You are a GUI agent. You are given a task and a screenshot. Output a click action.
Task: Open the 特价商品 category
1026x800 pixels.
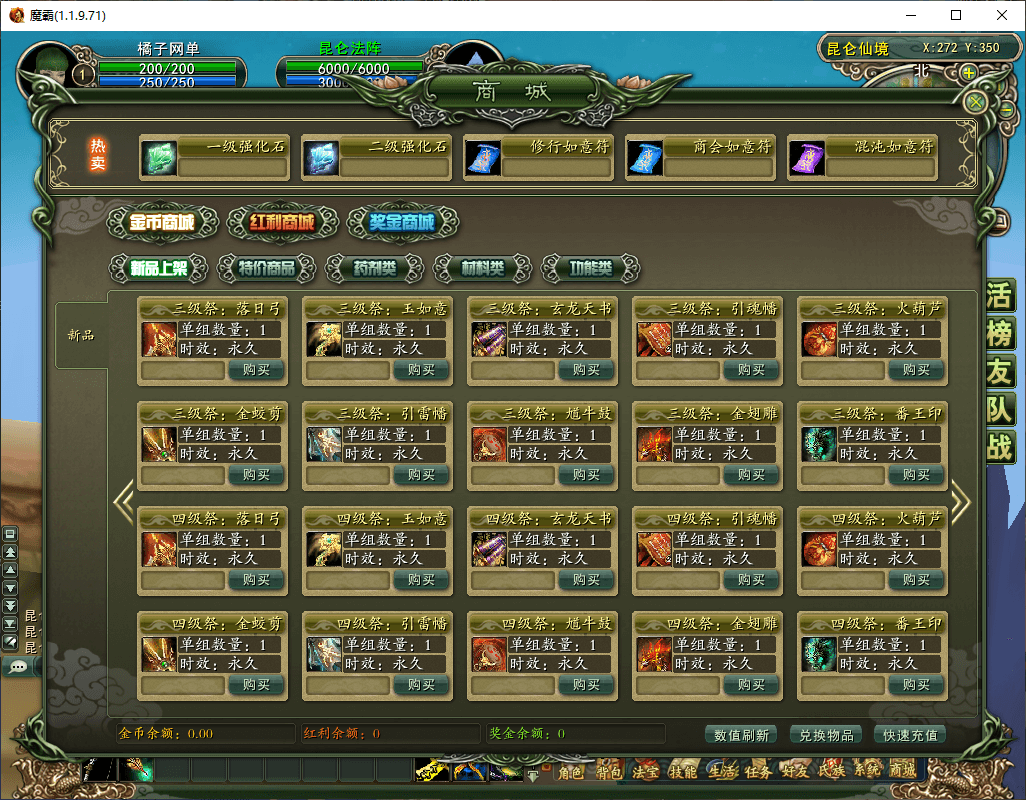[x=267, y=268]
